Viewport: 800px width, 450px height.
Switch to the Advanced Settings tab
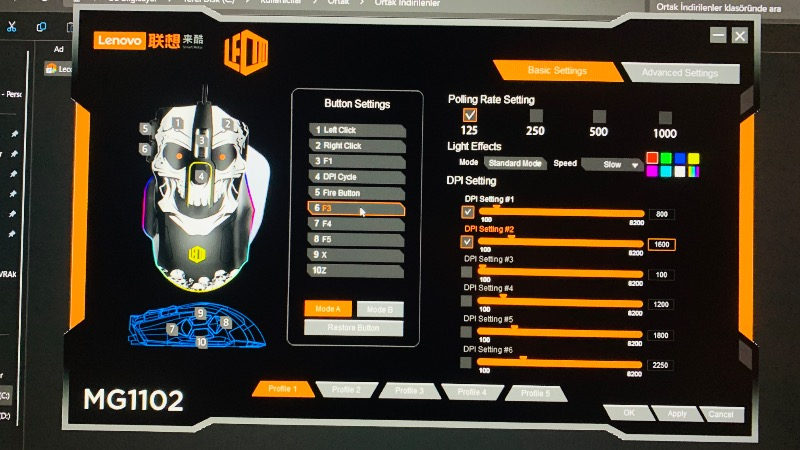tap(680, 73)
